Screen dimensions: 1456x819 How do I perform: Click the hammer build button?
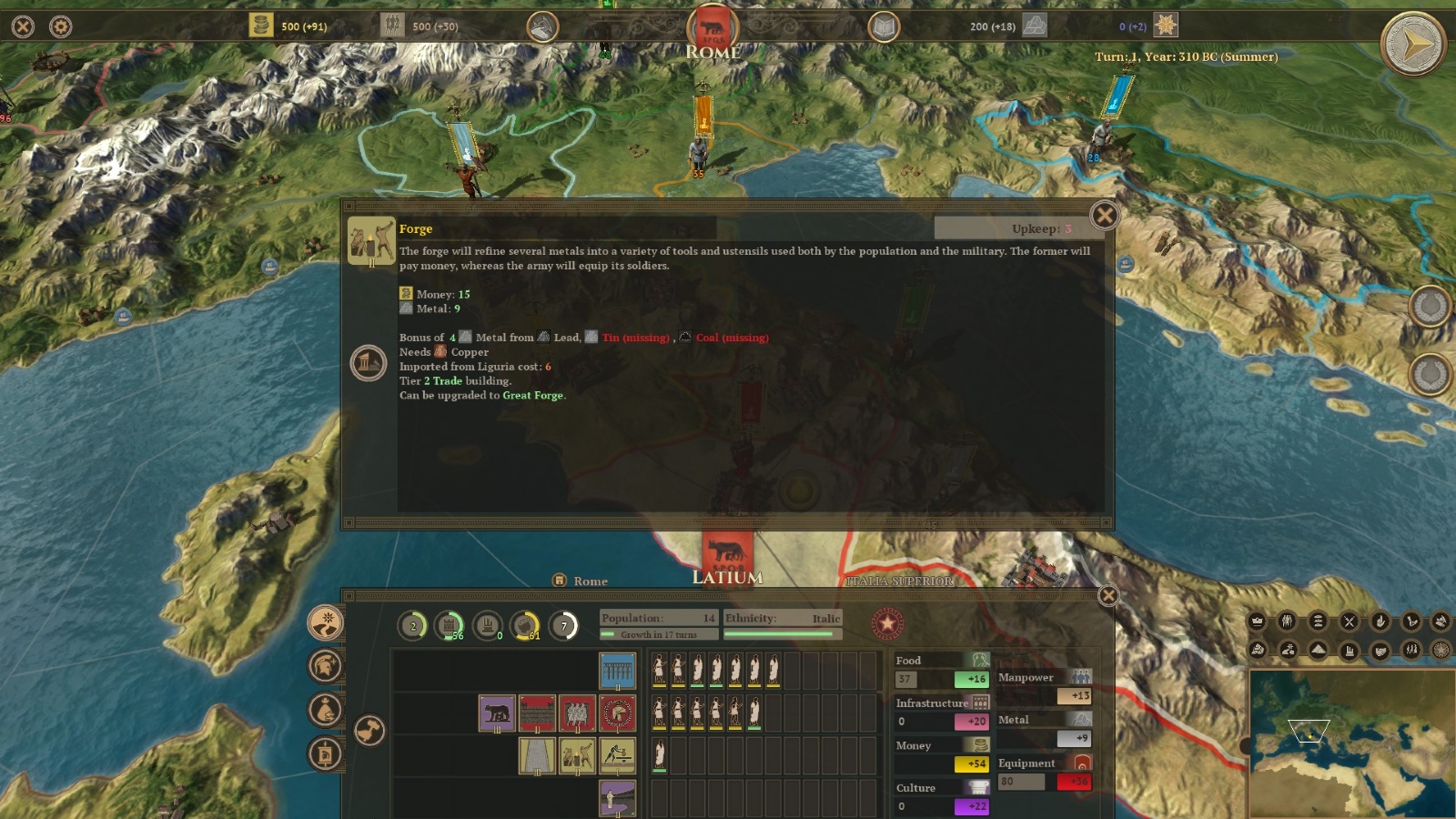(369, 730)
